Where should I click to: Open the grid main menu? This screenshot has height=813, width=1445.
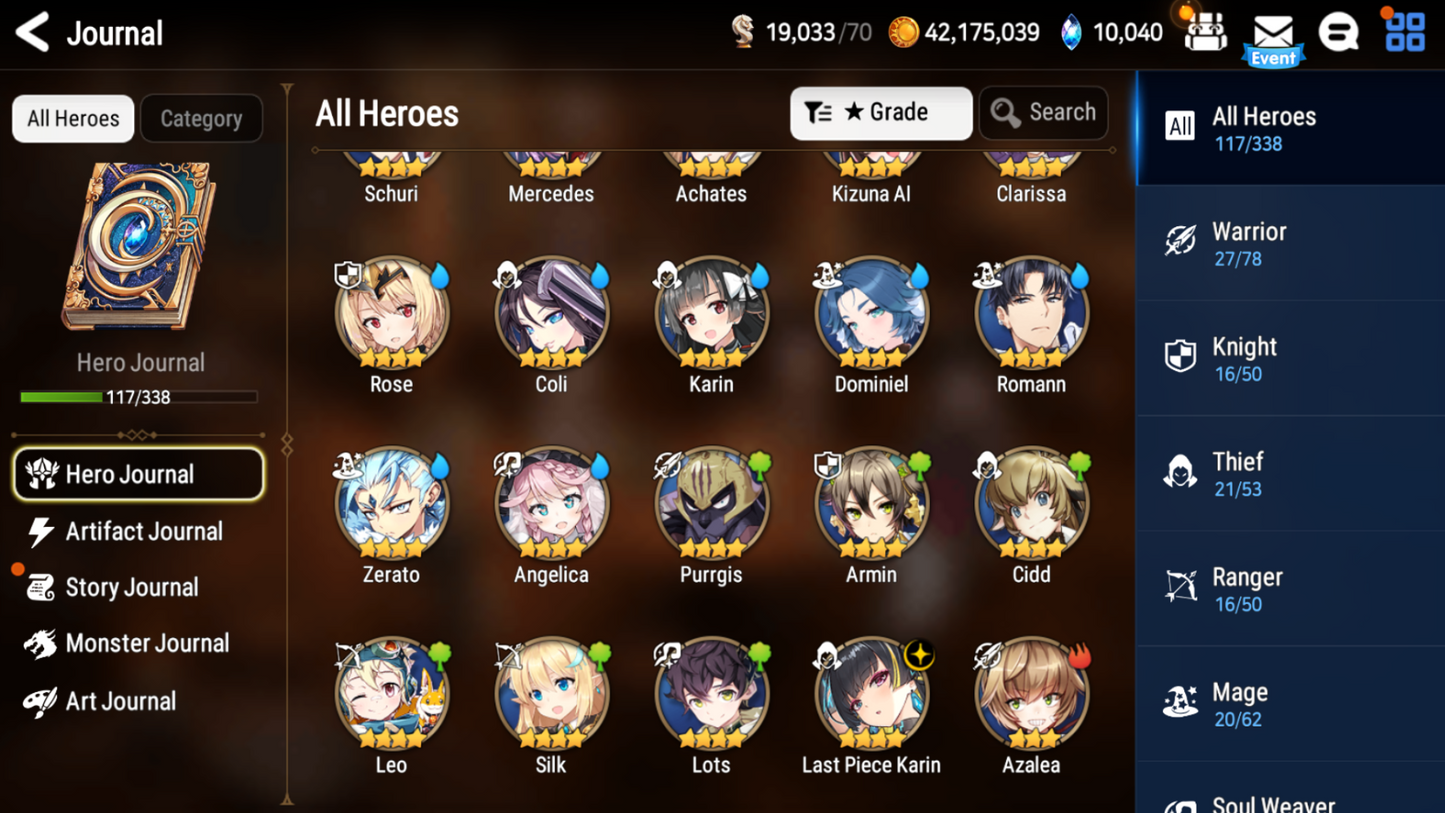pos(1405,32)
